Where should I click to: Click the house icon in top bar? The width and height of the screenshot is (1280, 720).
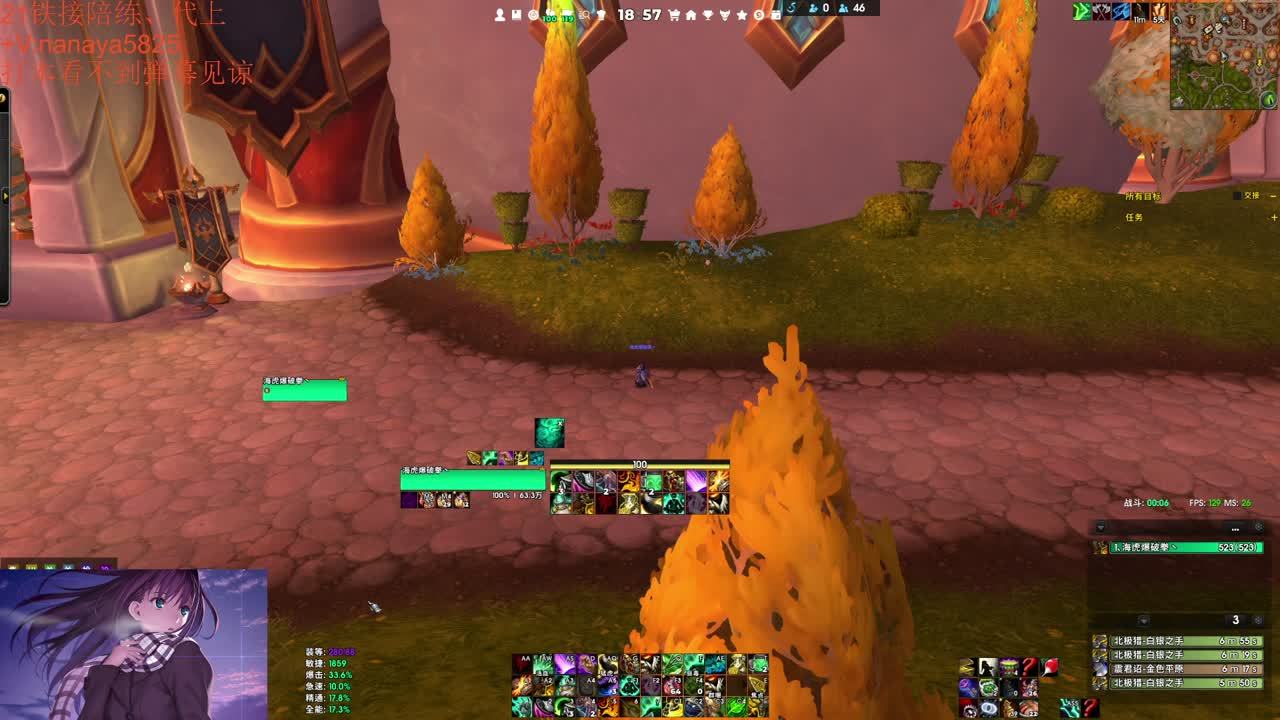coord(691,15)
